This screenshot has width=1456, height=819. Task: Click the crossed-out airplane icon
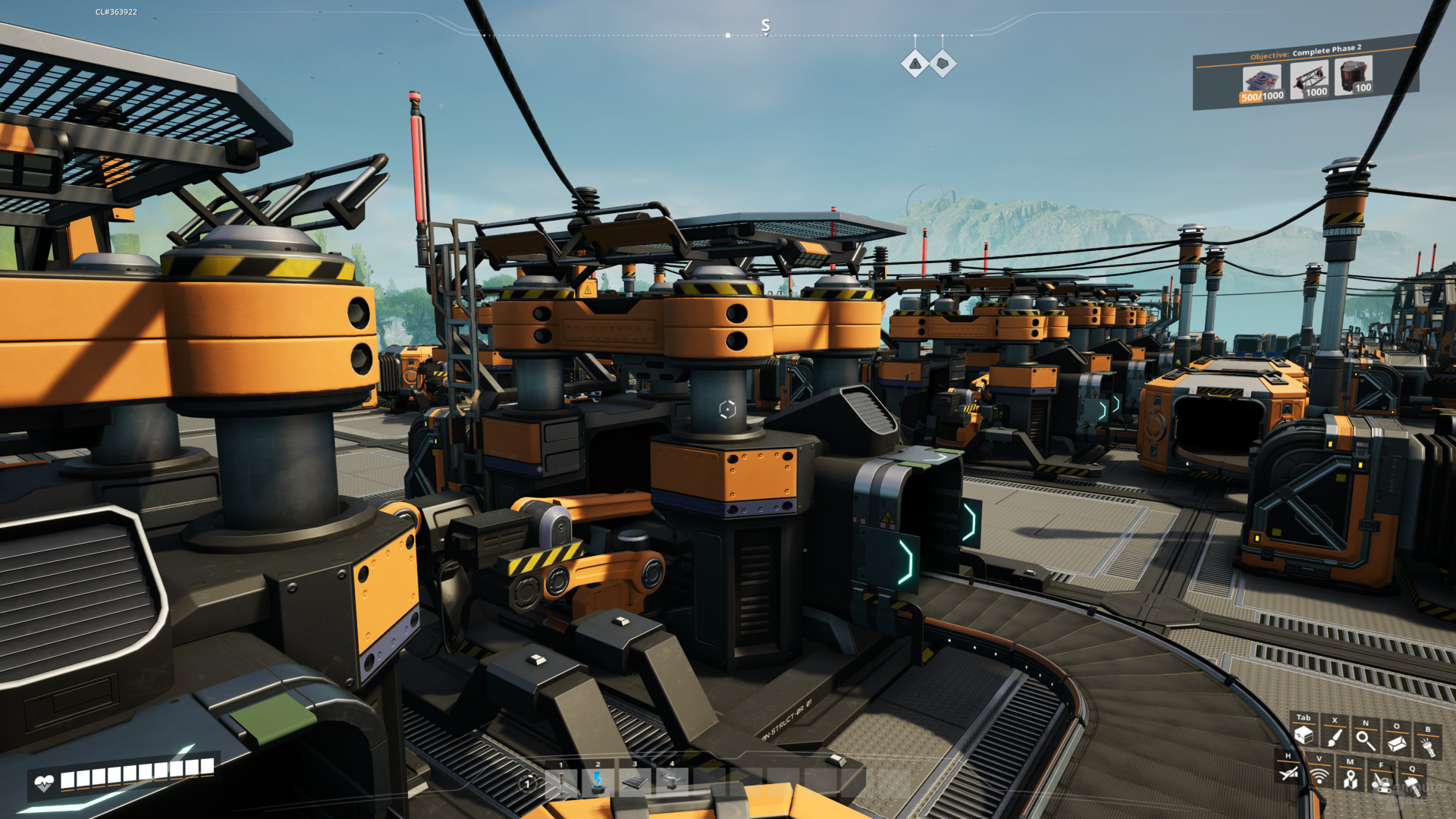tap(1288, 773)
